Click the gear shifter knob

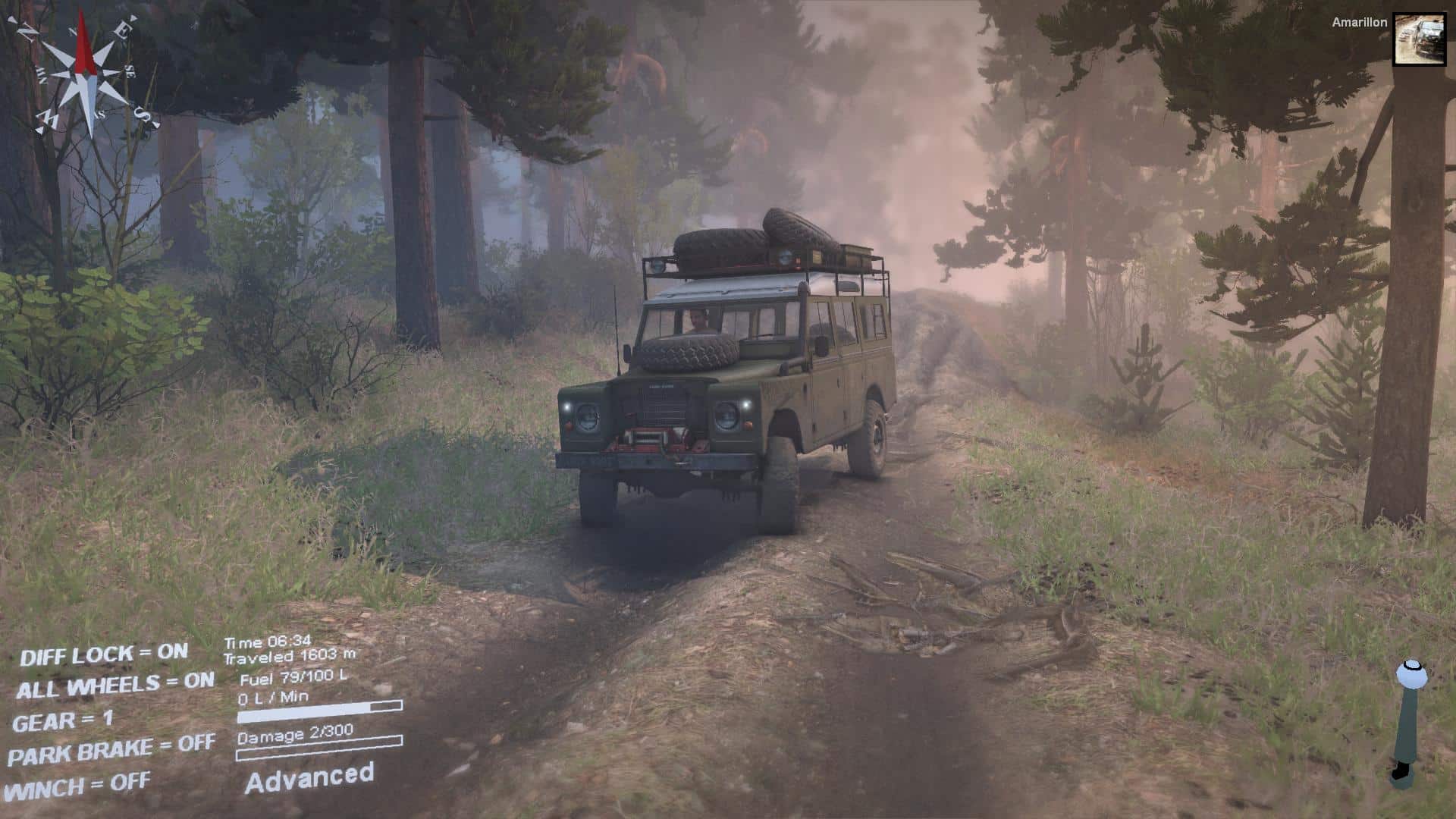[1410, 673]
